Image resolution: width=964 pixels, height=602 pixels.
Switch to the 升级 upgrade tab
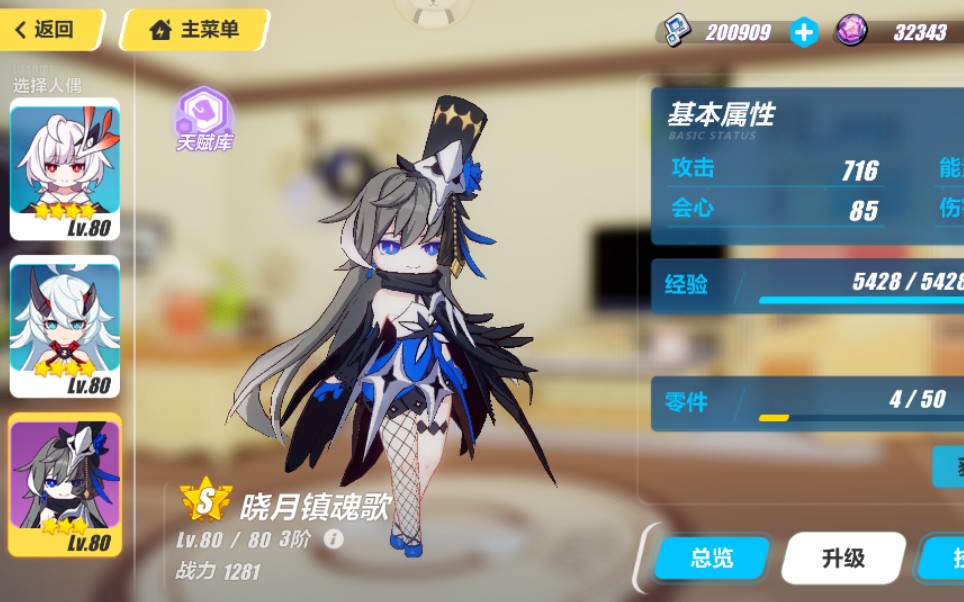tap(843, 558)
